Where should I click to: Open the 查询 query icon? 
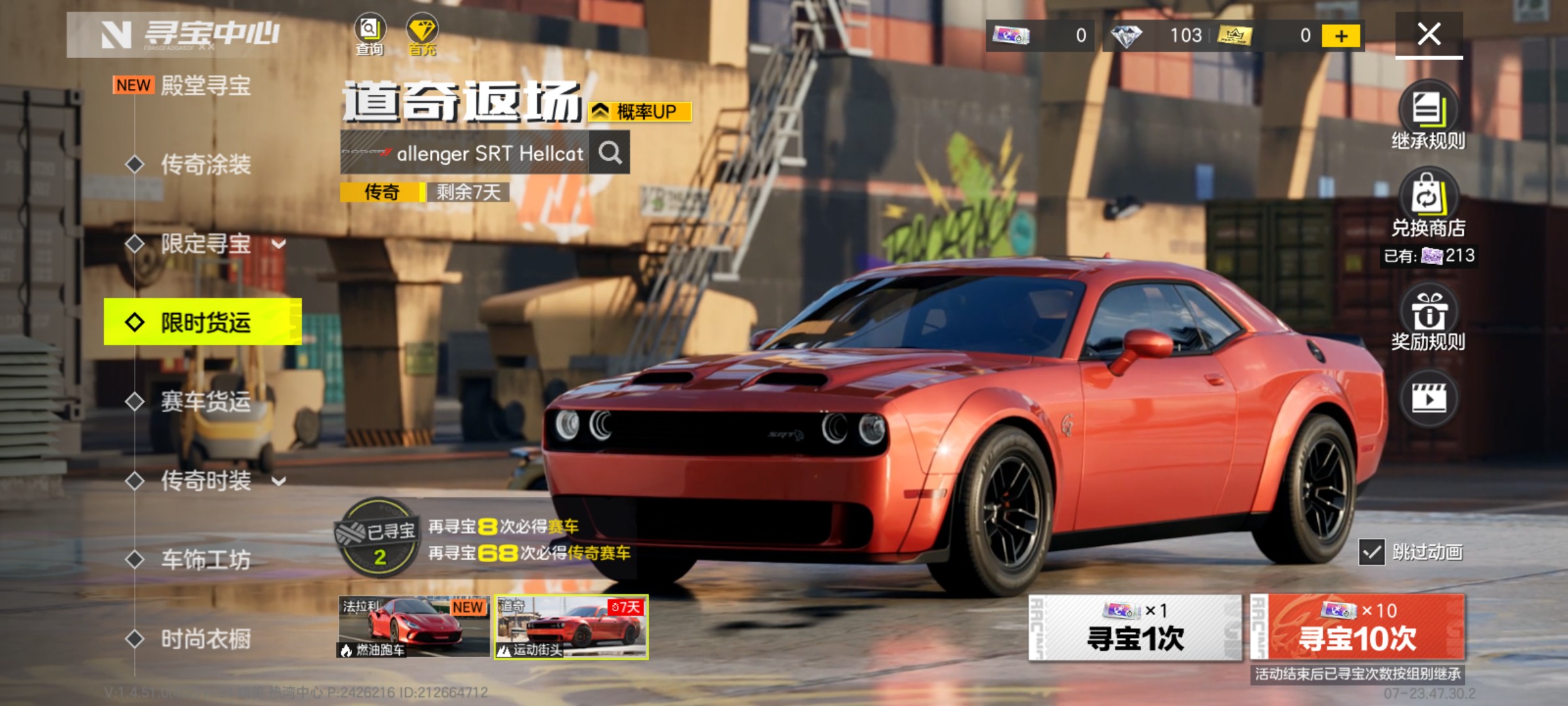370,34
